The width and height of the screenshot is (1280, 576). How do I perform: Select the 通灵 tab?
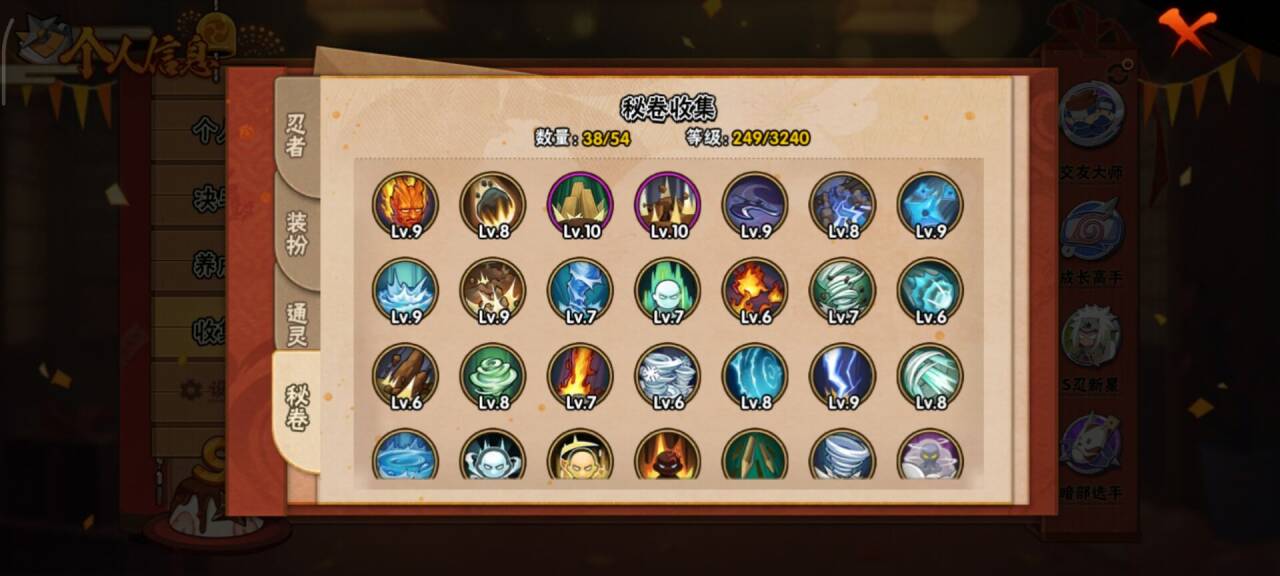tap(297, 322)
